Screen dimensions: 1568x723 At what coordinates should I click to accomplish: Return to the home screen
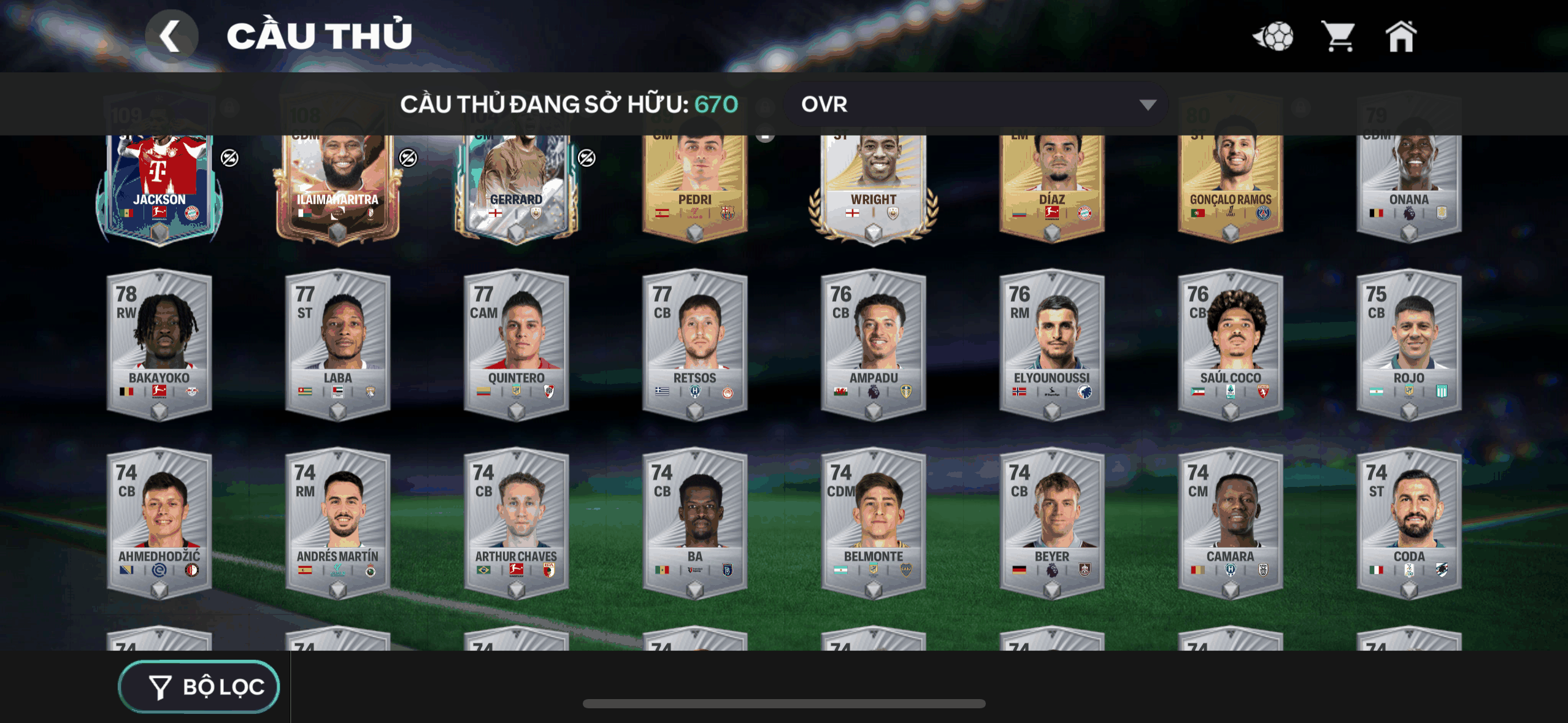[1401, 37]
